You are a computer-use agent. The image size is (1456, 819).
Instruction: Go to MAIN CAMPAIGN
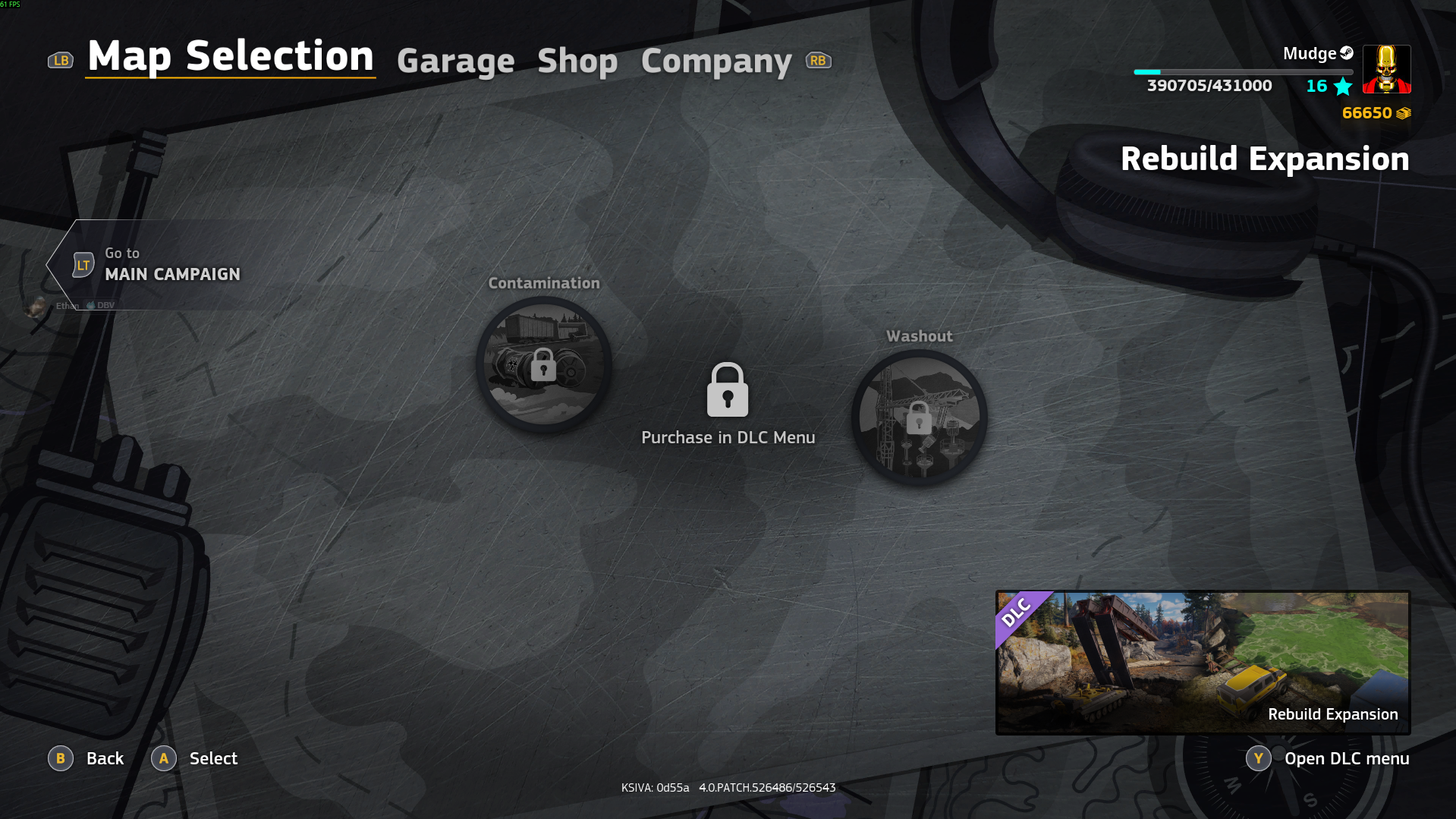pyautogui.click(x=172, y=274)
